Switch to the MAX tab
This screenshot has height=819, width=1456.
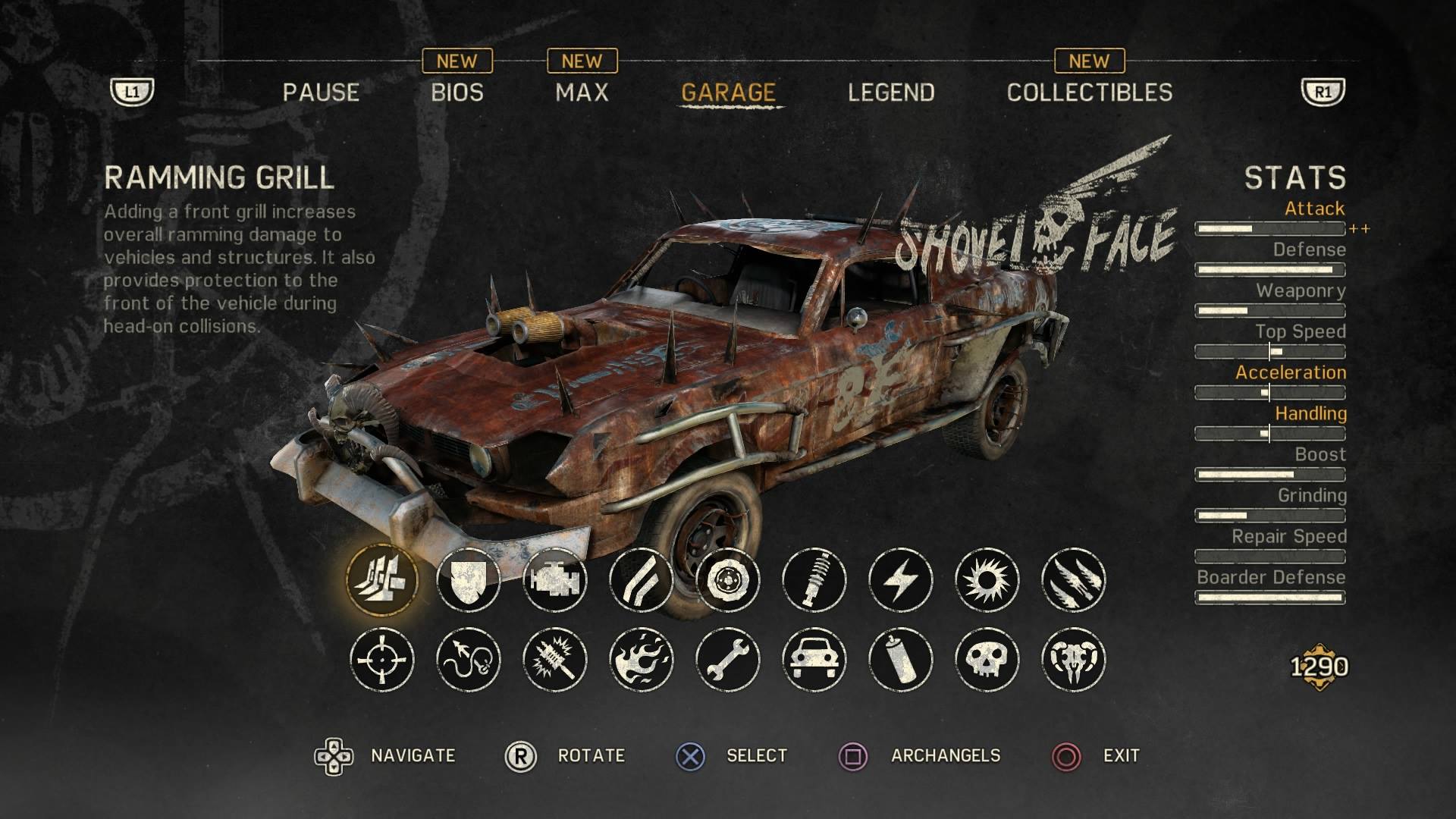(582, 93)
